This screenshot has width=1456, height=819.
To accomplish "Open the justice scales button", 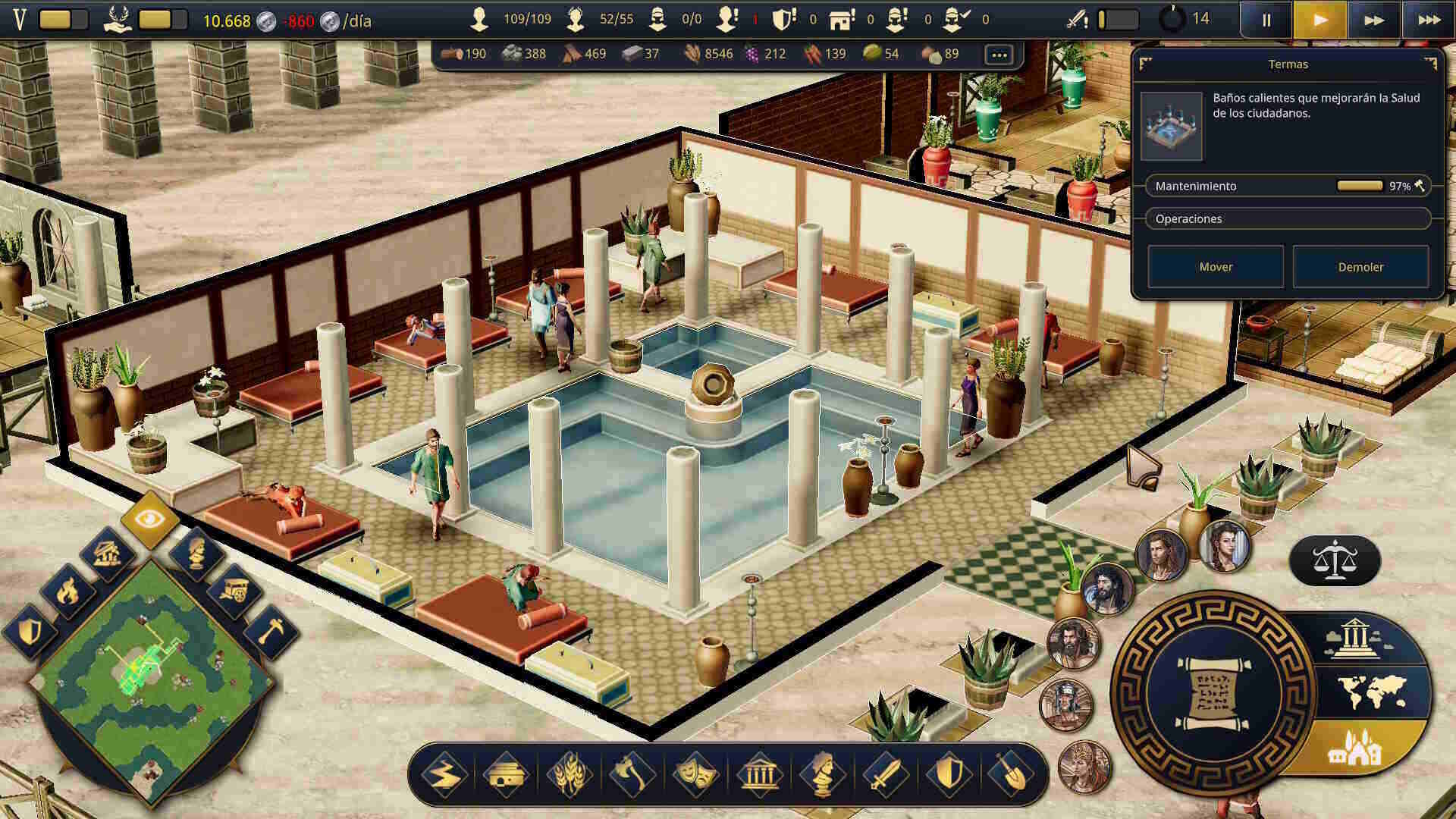I will 1335,561.
